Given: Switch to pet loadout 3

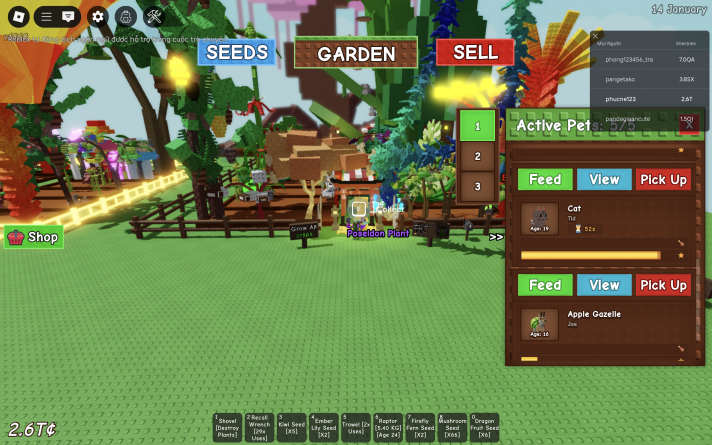Looking at the screenshot, I should [x=478, y=186].
